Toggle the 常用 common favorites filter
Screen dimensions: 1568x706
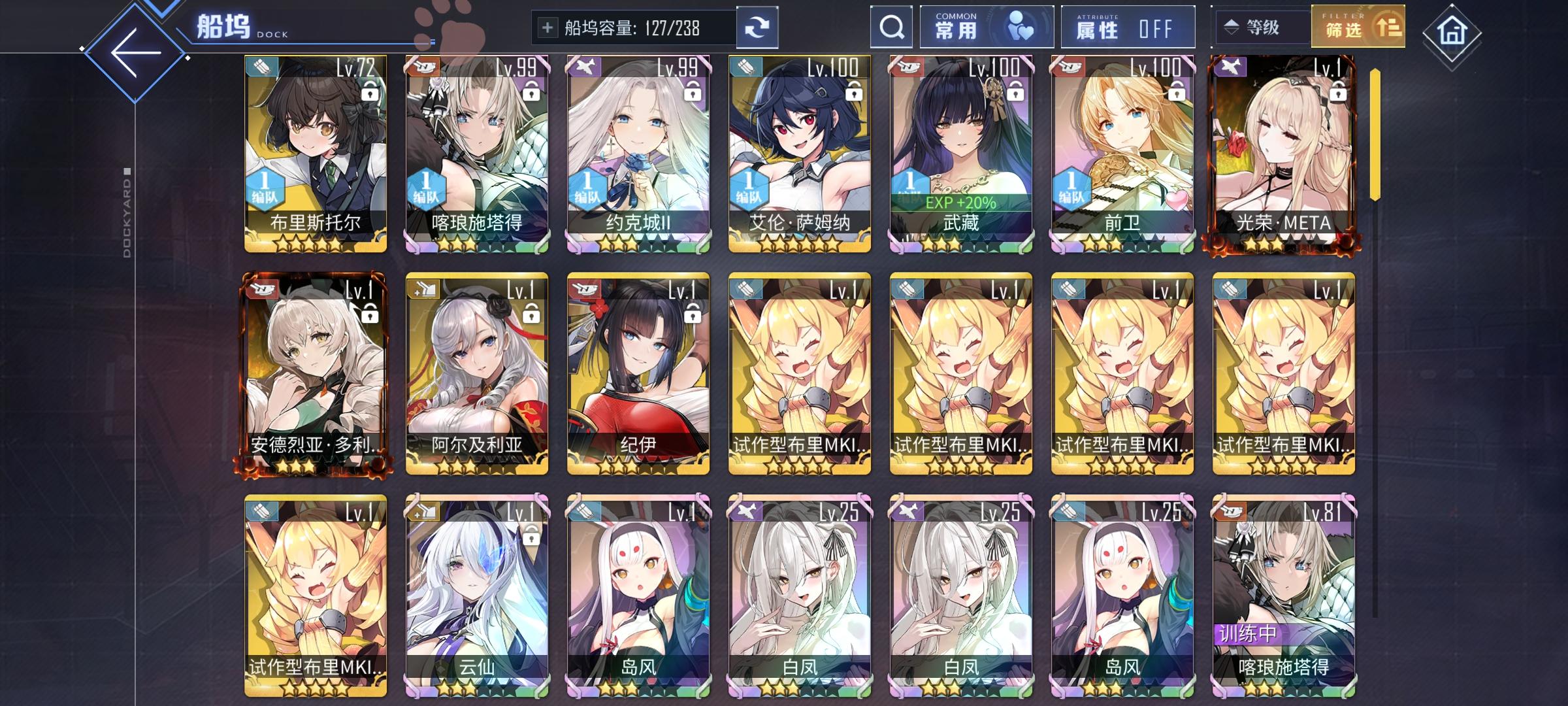(x=987, y=27)
